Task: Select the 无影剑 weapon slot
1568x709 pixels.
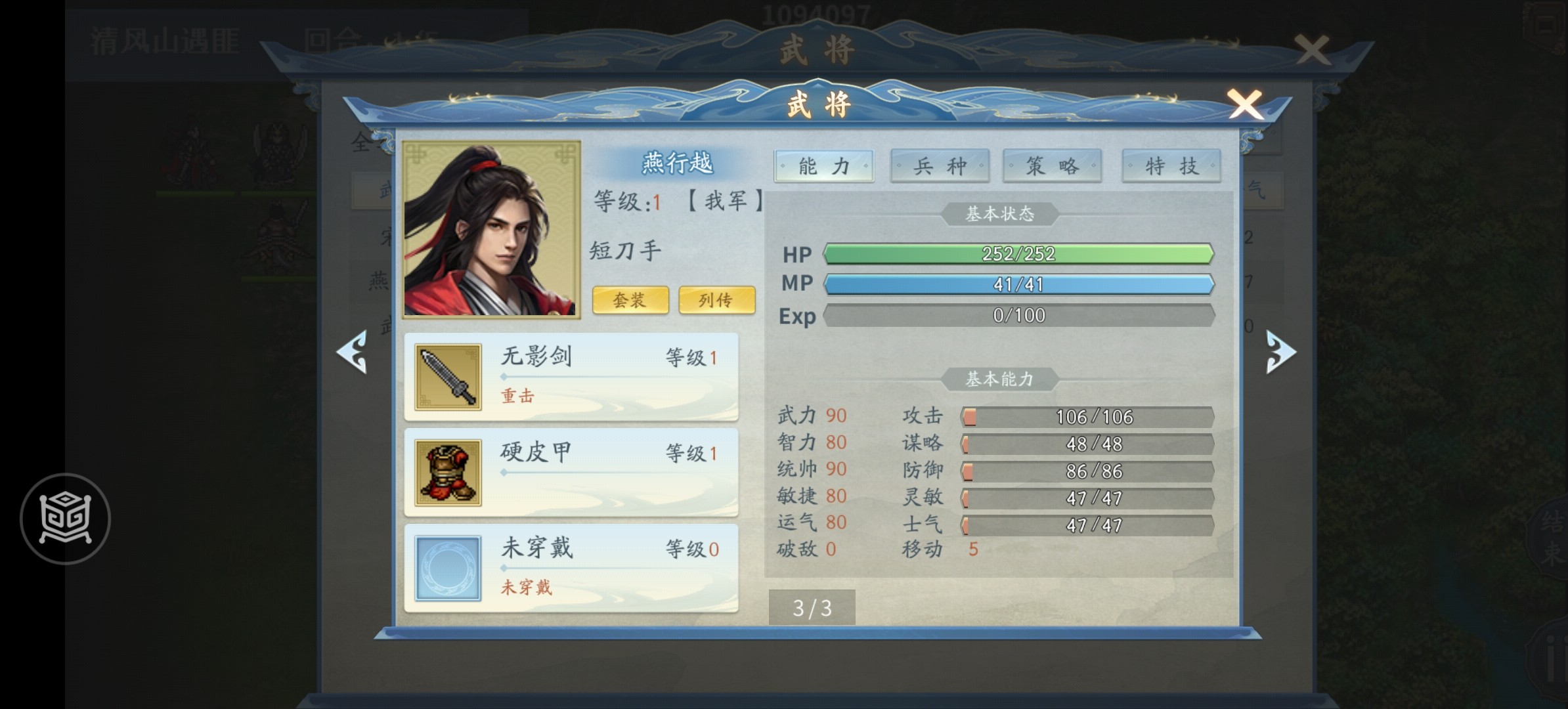Action: [x=571, y=377]
